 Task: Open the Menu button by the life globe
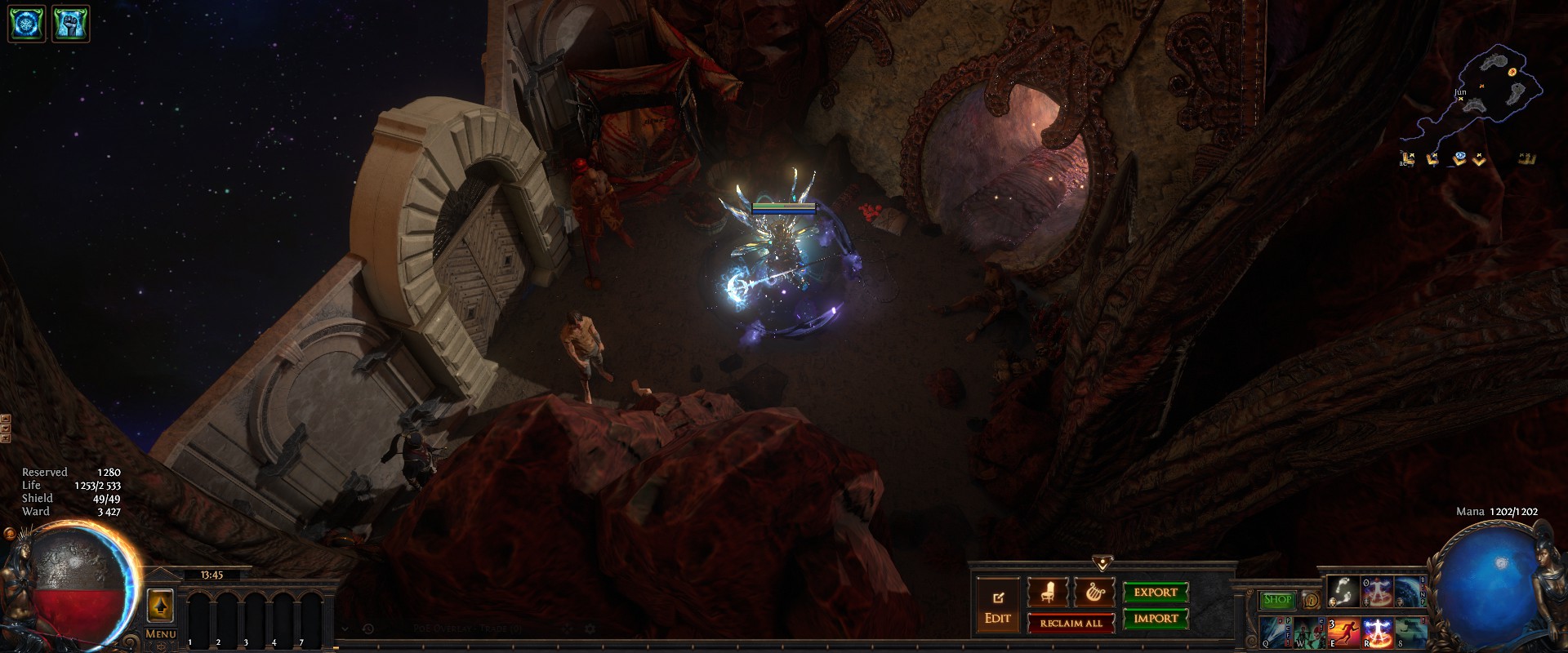coord(160,633)
